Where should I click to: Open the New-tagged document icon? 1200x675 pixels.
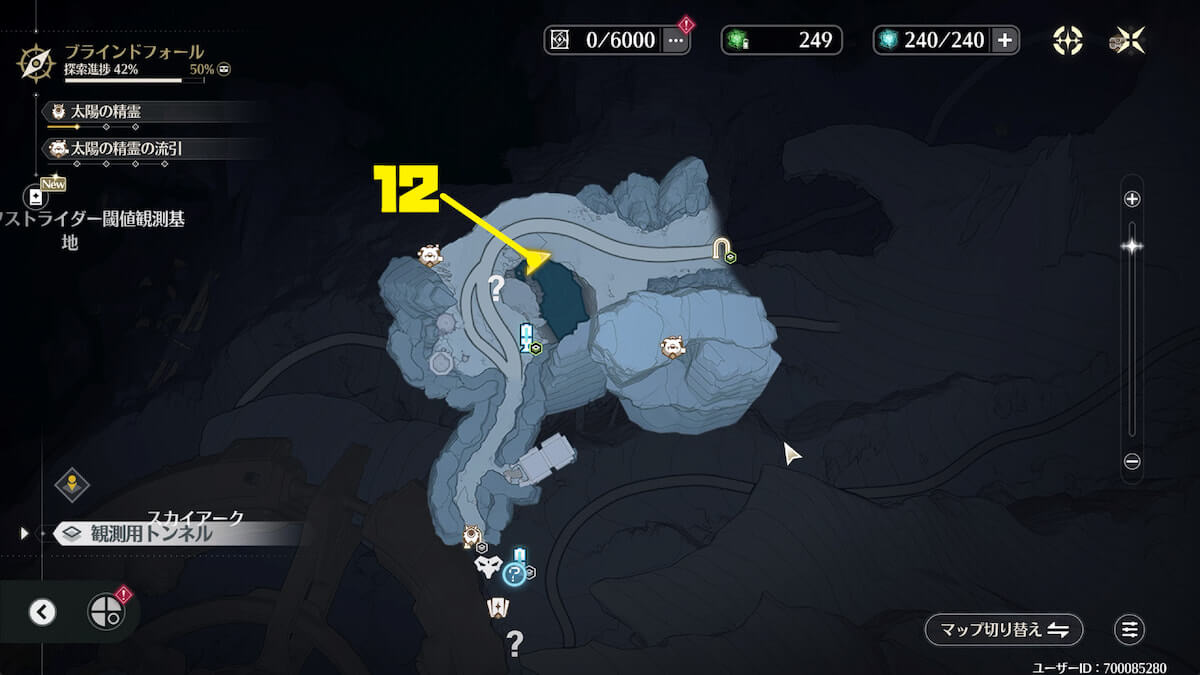[x=36, y=197]
